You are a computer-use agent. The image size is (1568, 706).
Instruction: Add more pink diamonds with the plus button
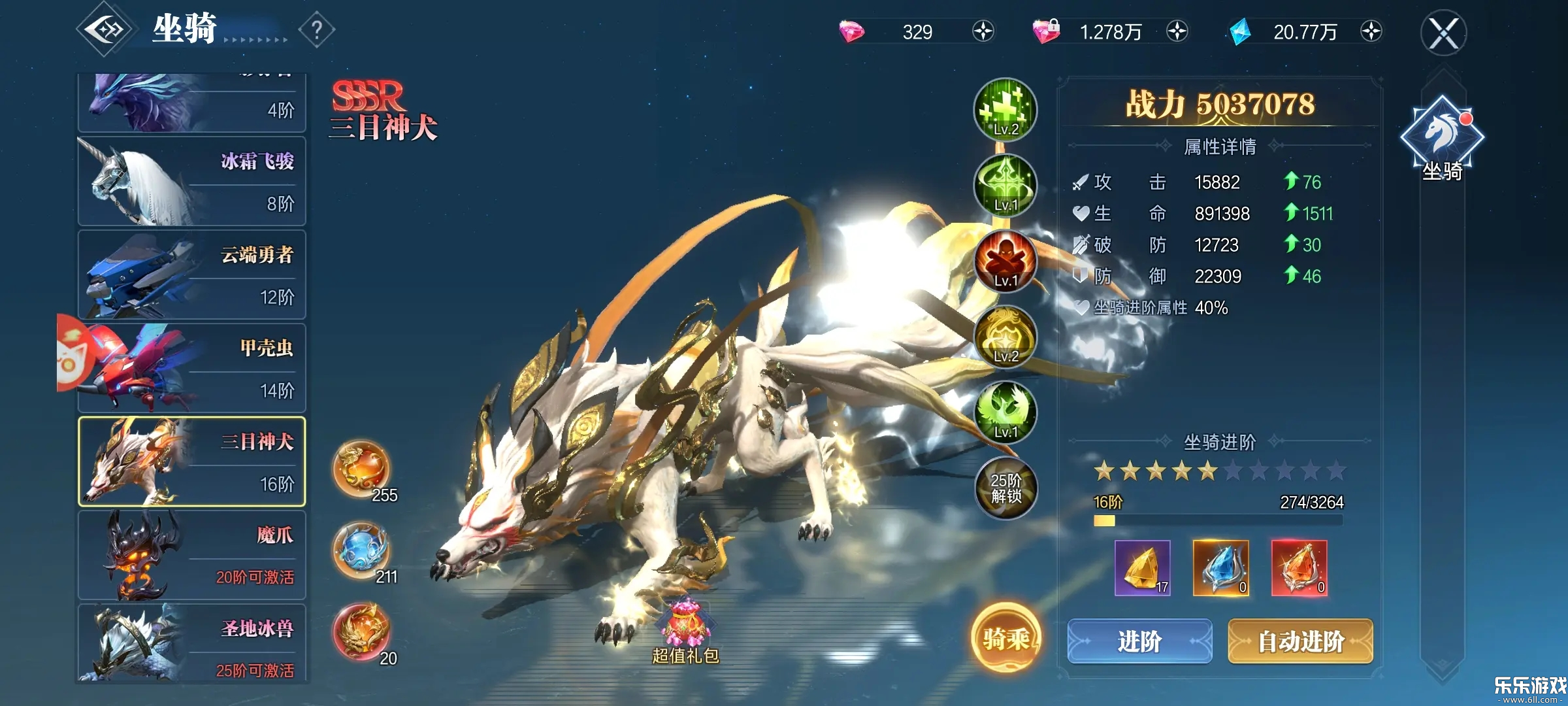click(983, 31)
